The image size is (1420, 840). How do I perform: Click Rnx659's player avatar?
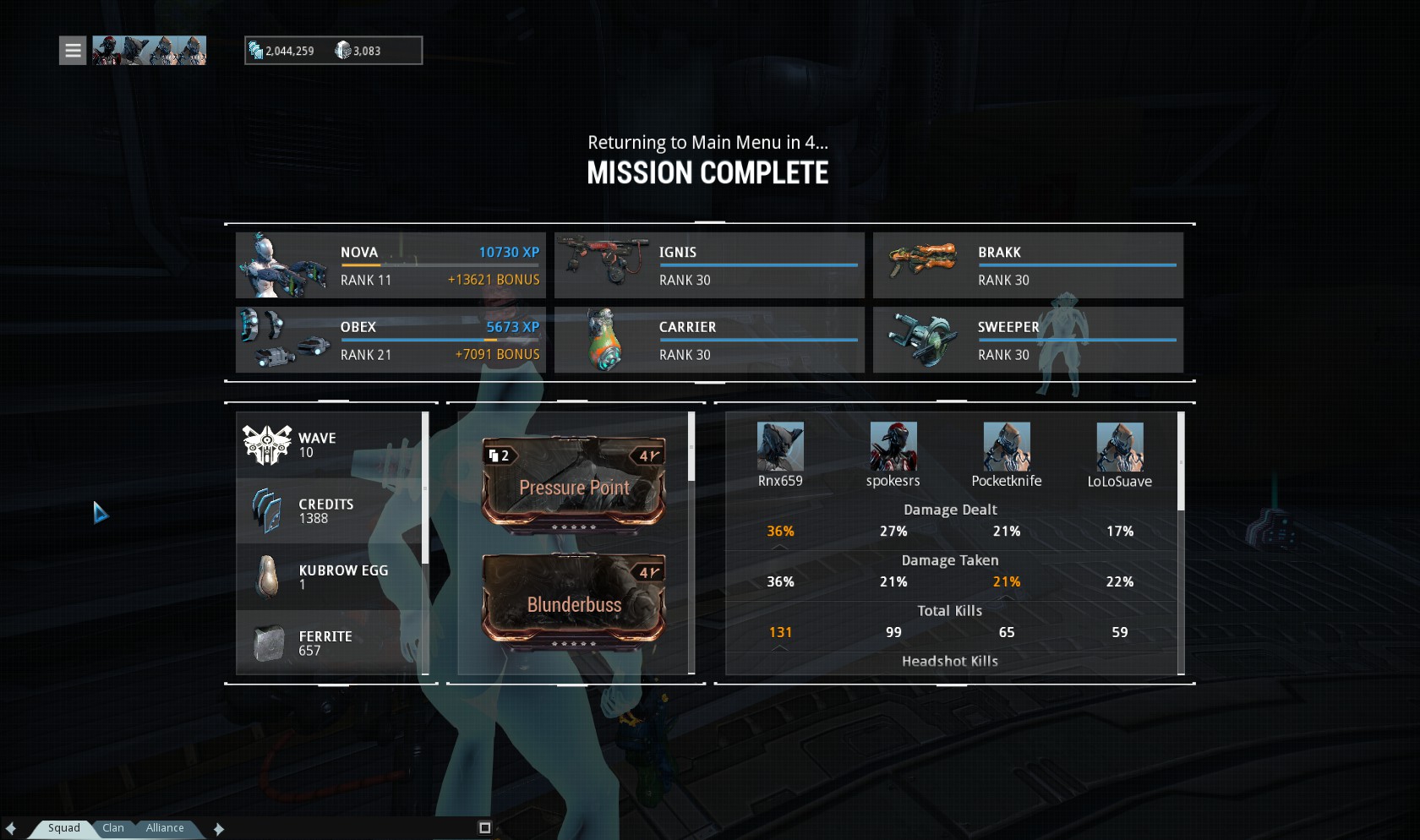[x=780, y=446]
